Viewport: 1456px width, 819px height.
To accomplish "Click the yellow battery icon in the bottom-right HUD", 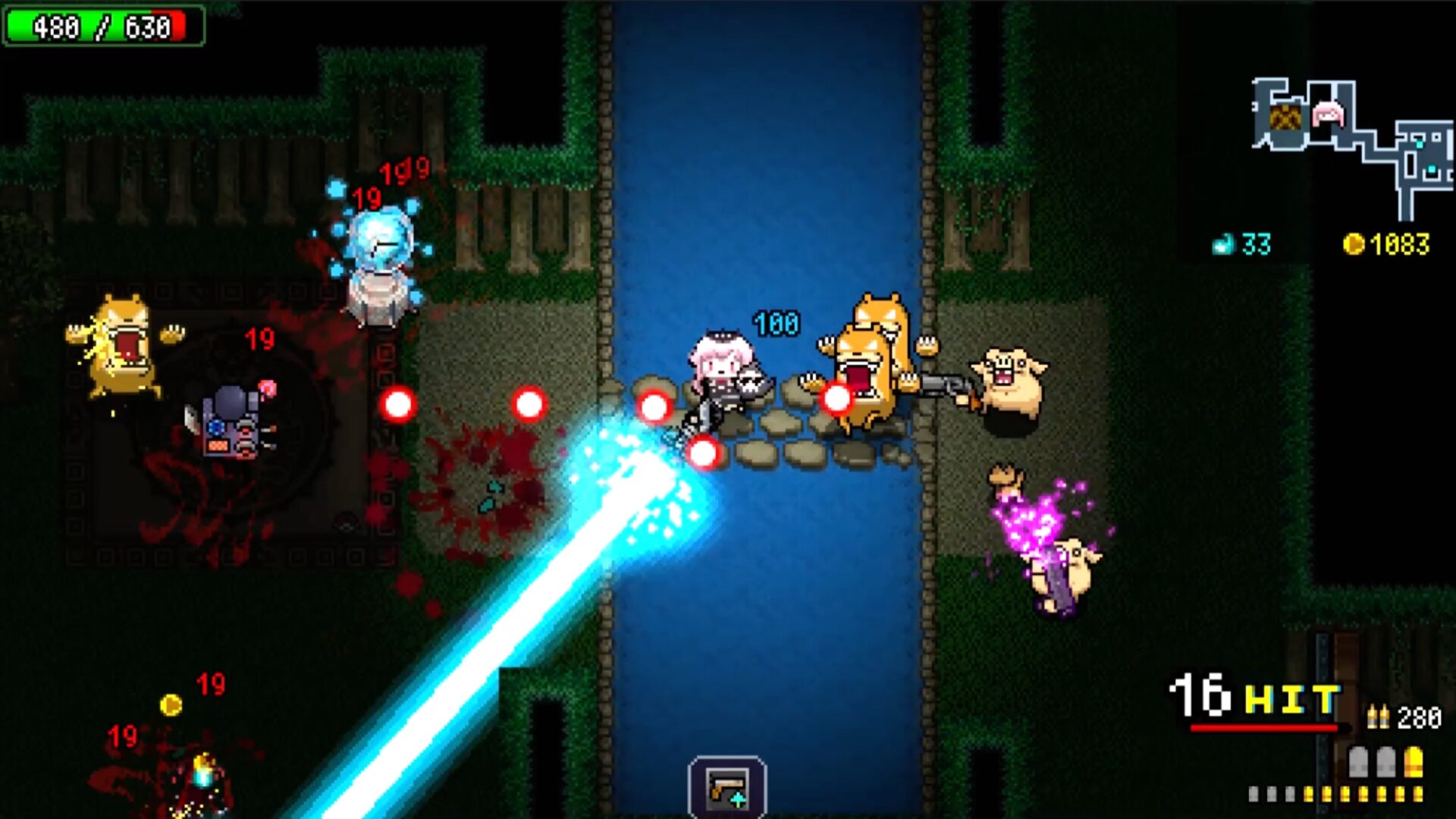I will coord(1414,761).
